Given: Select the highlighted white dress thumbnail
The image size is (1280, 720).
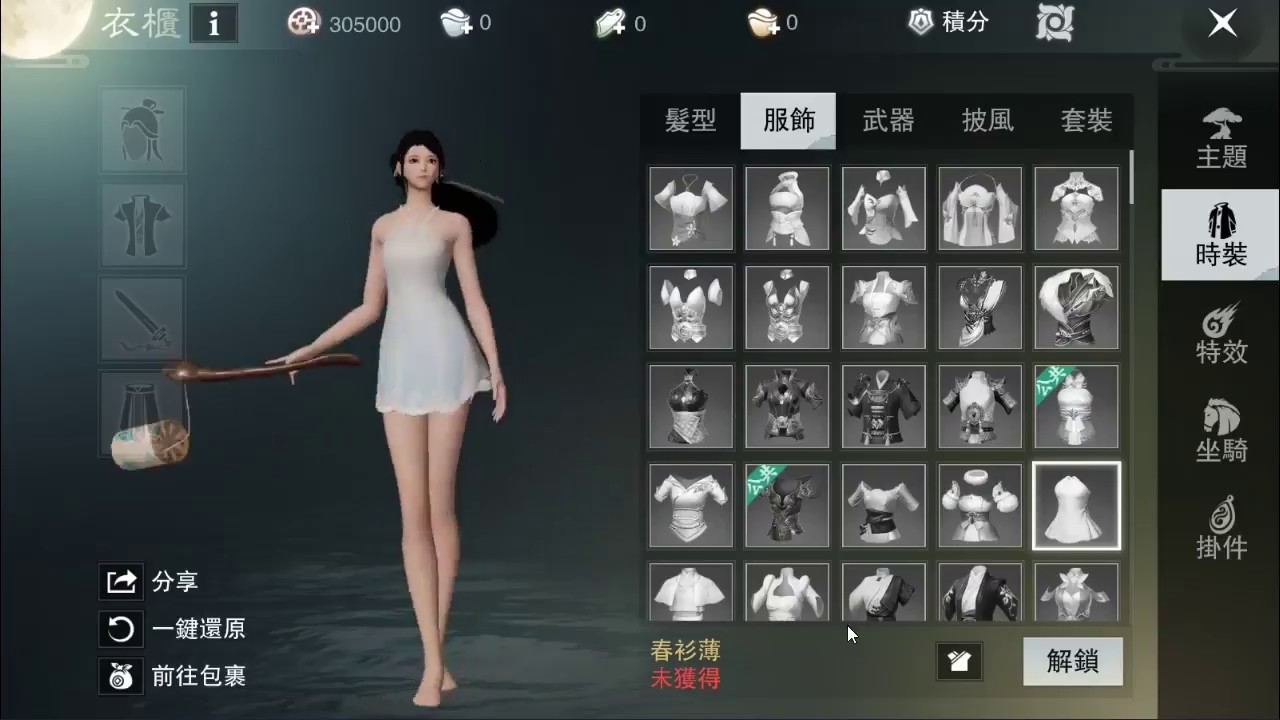Looking at the screenshot, I should pyautogui.click(x=1075, y=506).
